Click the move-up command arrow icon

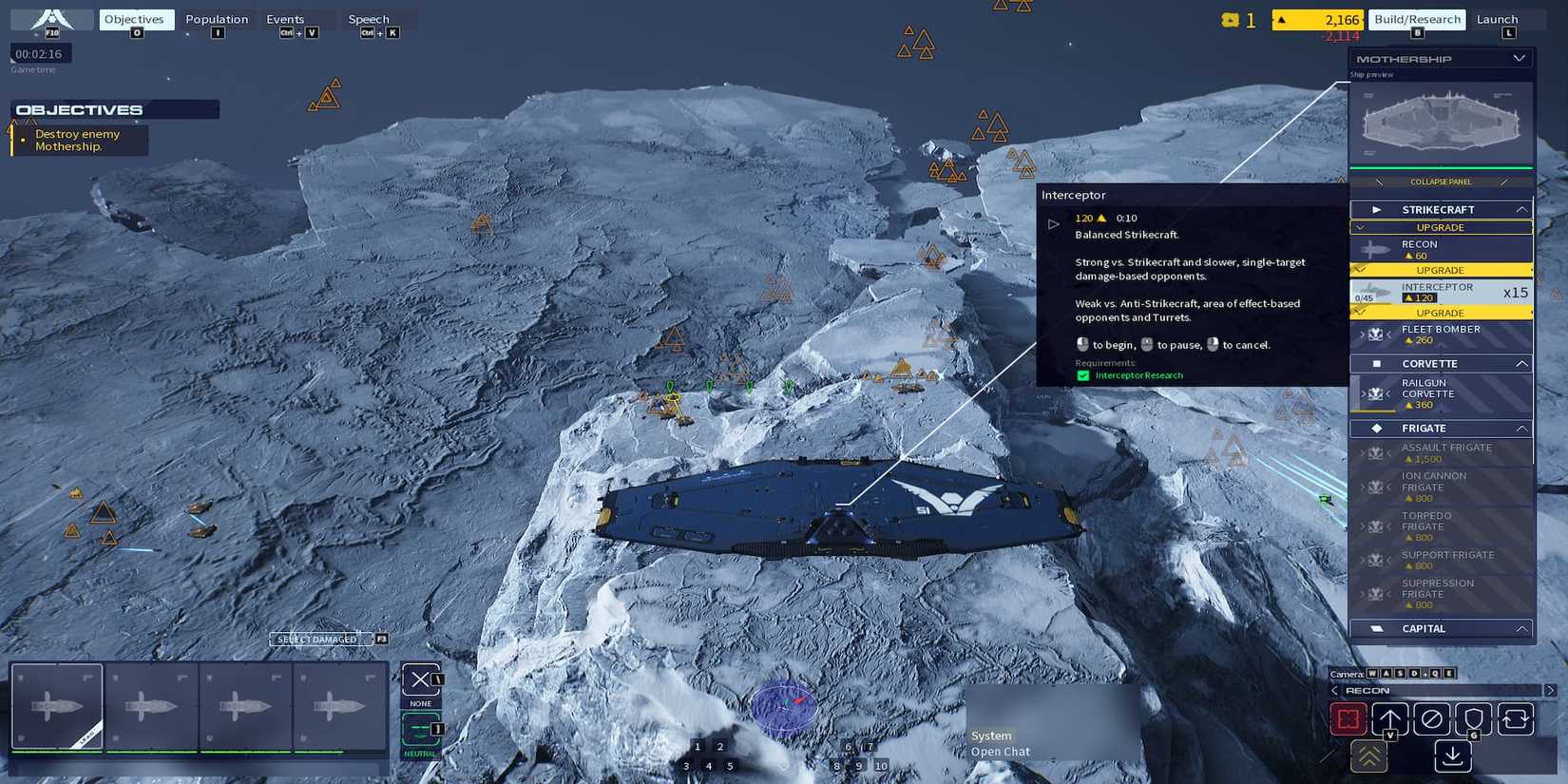point(1390,719)
